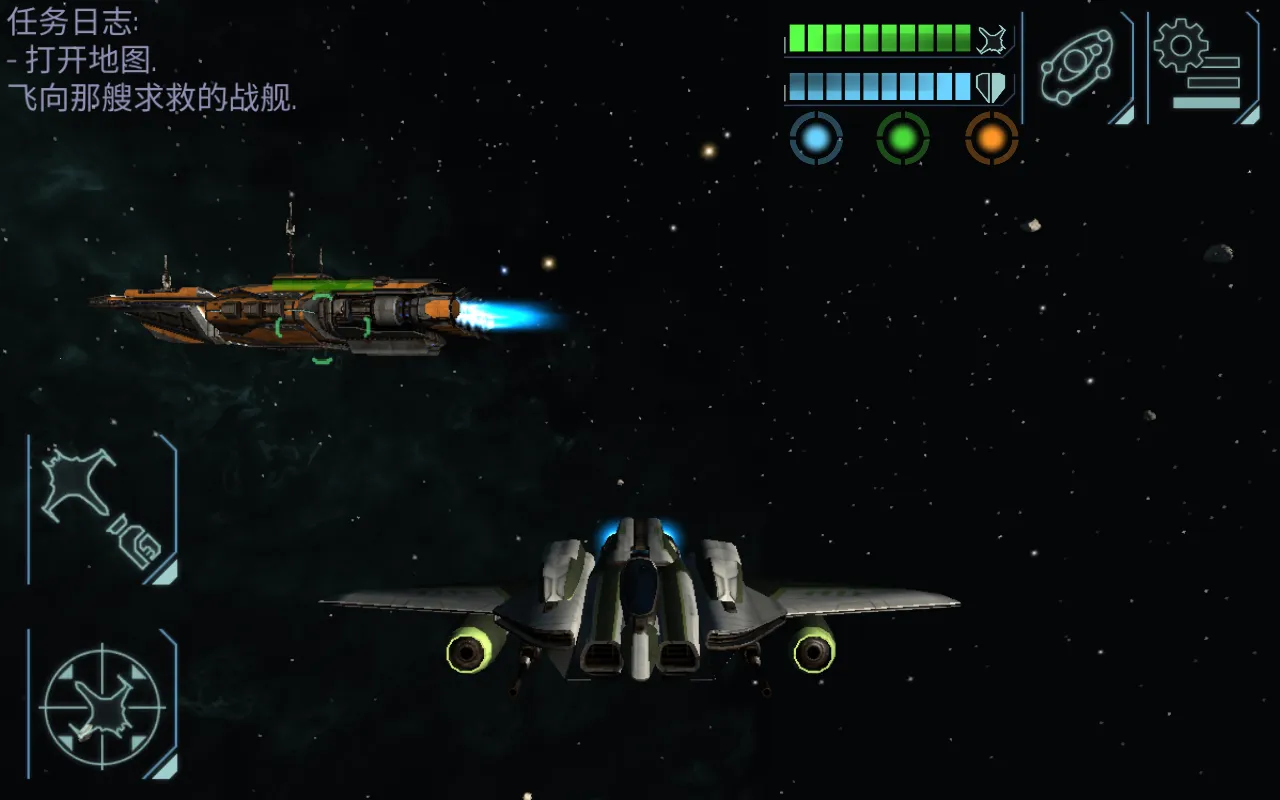Fire using the ship and missile button
Image resolution: width=1280 pixels, height=800 pixels.
[x=102, y=508]
